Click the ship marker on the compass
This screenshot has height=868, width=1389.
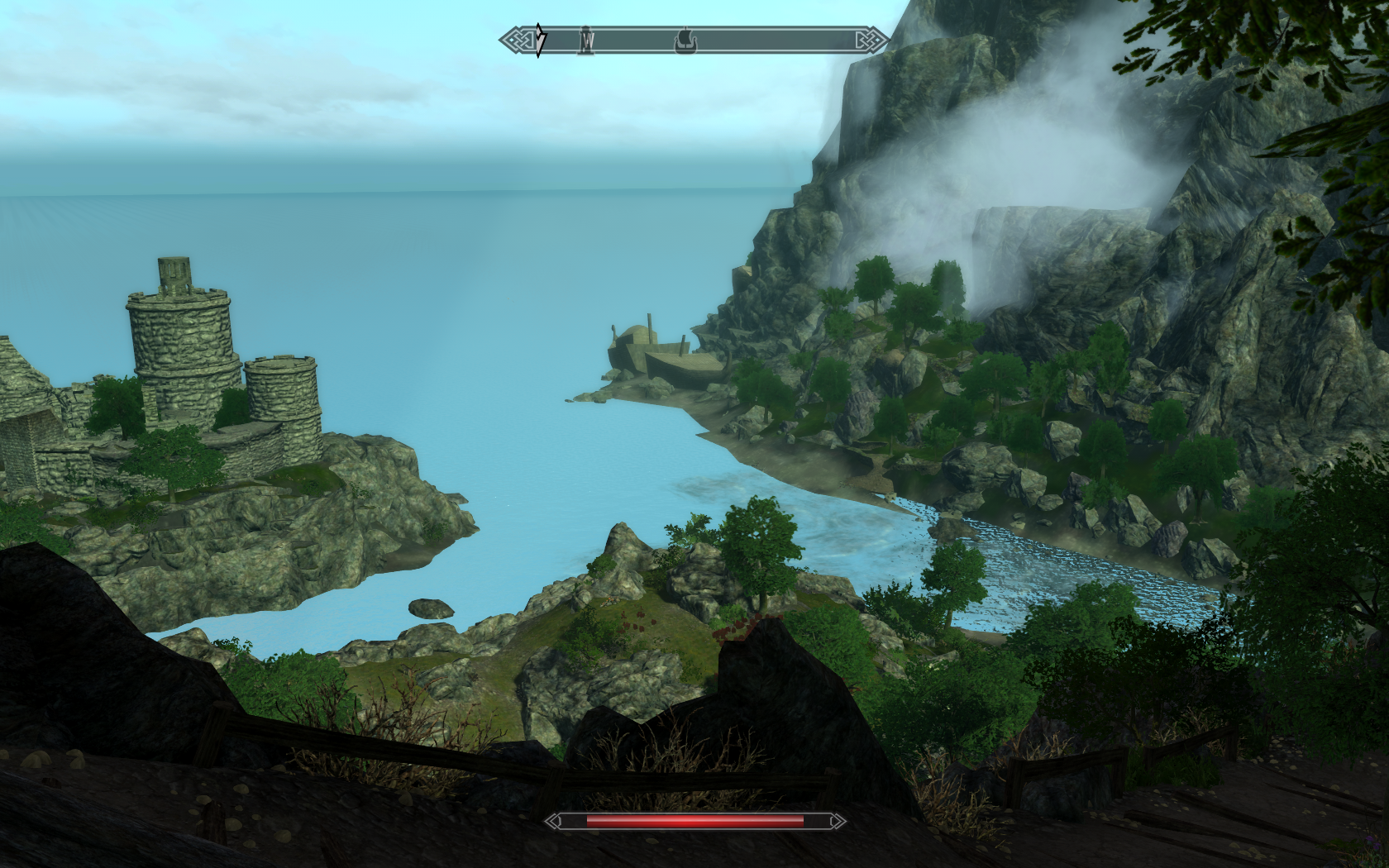(685, 39)
